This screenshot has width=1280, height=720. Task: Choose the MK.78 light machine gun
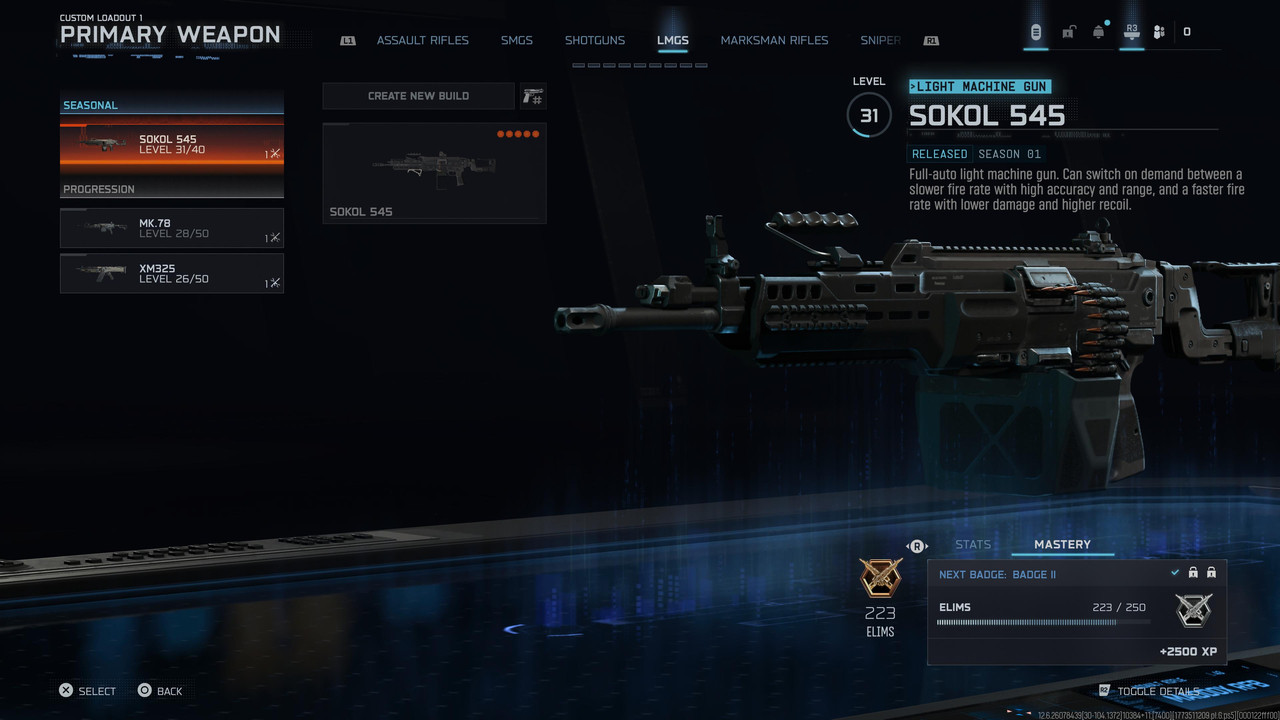click(172, 228)
